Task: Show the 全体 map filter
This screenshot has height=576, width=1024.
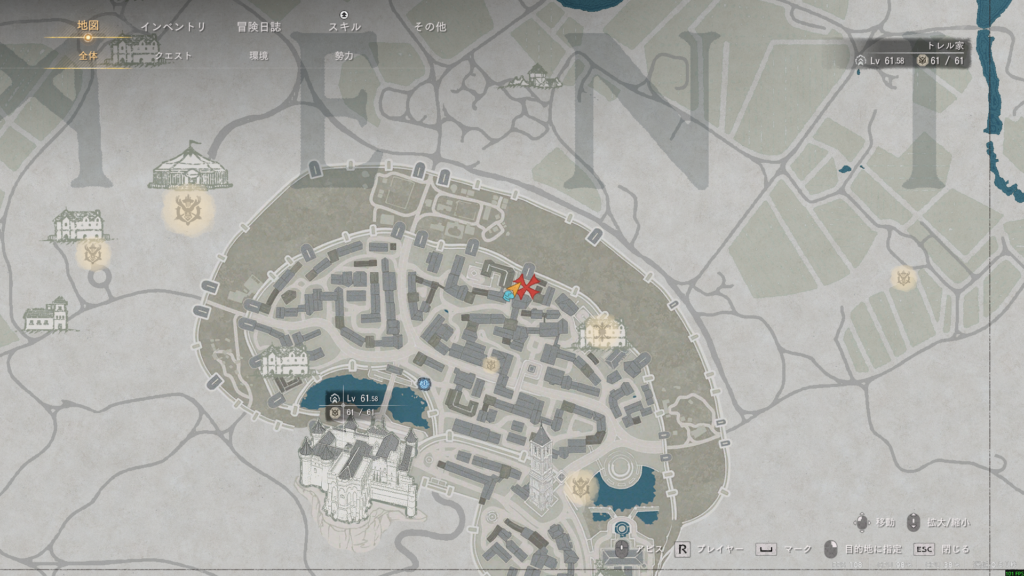Action: click(88, 56)
